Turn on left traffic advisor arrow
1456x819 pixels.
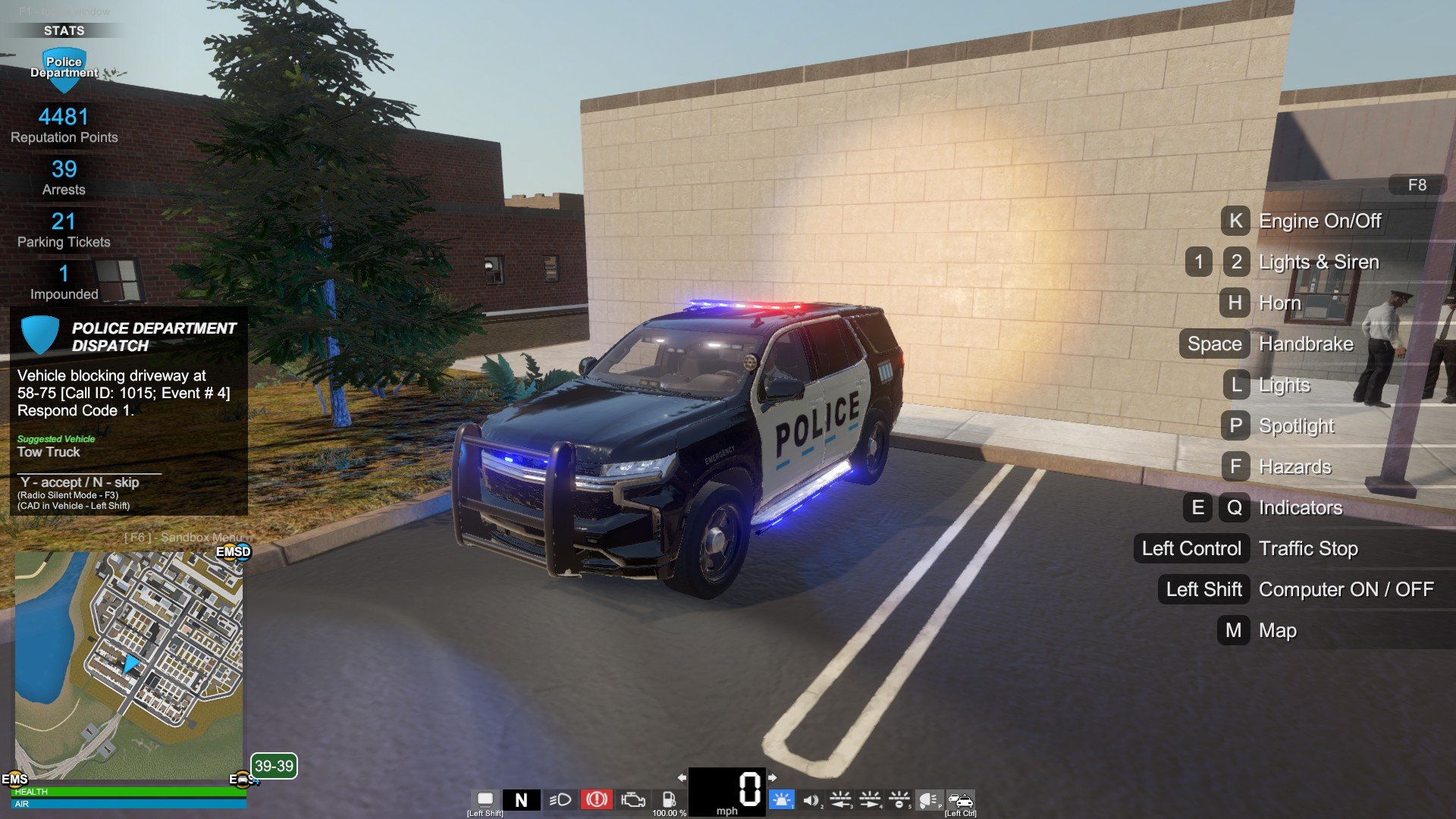click(x=840, y=799)
